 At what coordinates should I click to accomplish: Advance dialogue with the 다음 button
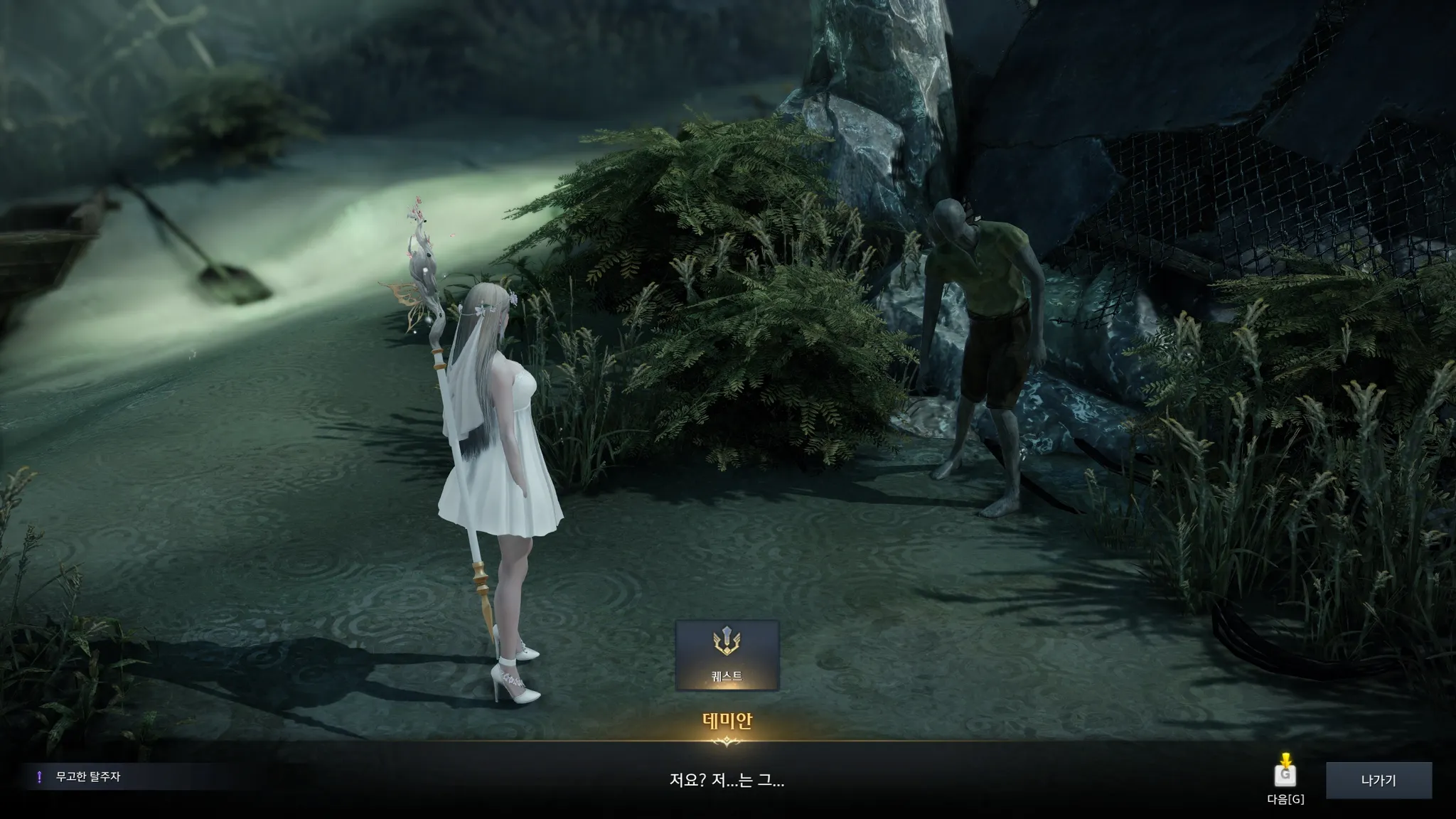pyautogui.click(x=1285, y=776)
